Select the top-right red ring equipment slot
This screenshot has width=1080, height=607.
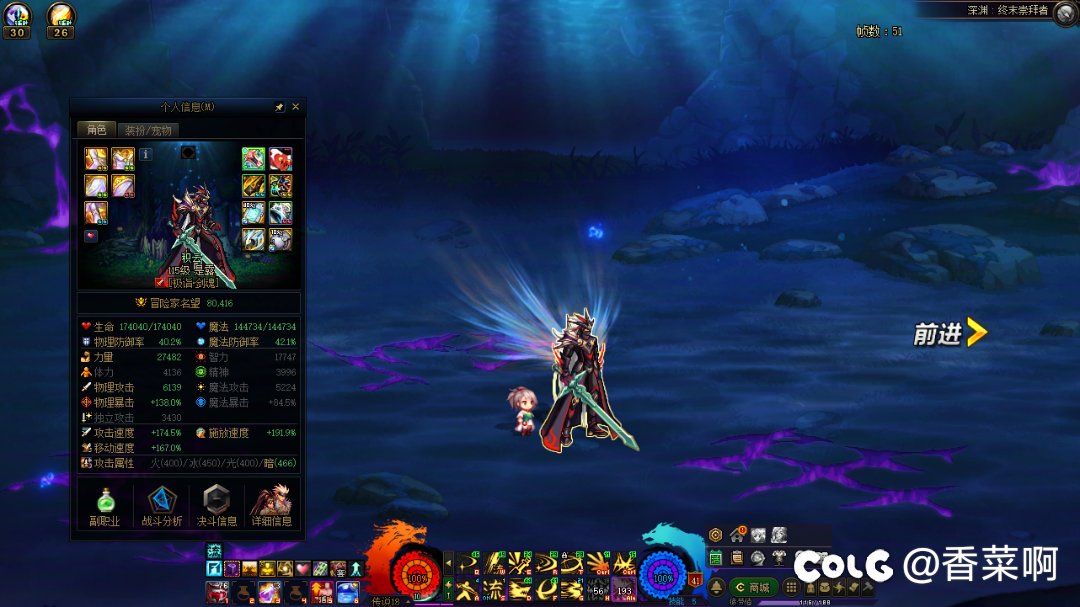[x=280, y=159]
